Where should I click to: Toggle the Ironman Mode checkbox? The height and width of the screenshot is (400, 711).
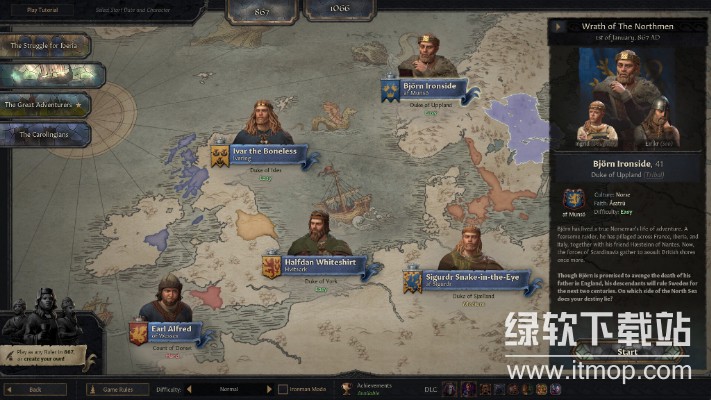click(283, 389)
